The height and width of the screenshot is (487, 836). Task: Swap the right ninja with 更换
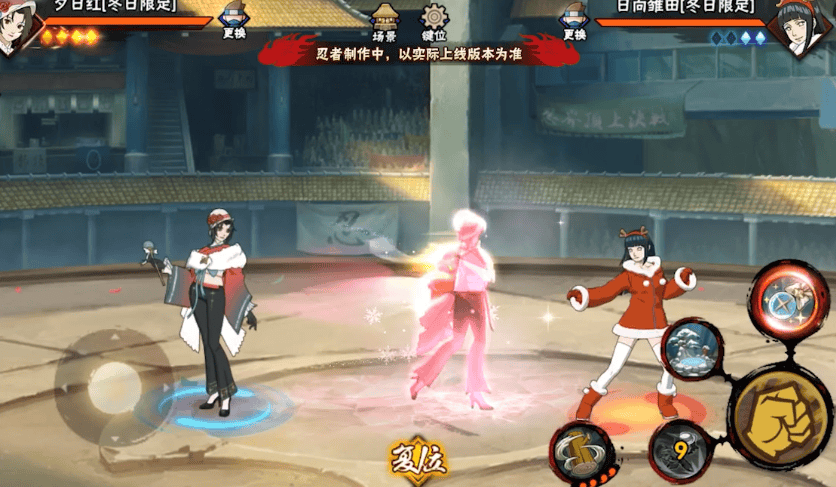point(574,22)
